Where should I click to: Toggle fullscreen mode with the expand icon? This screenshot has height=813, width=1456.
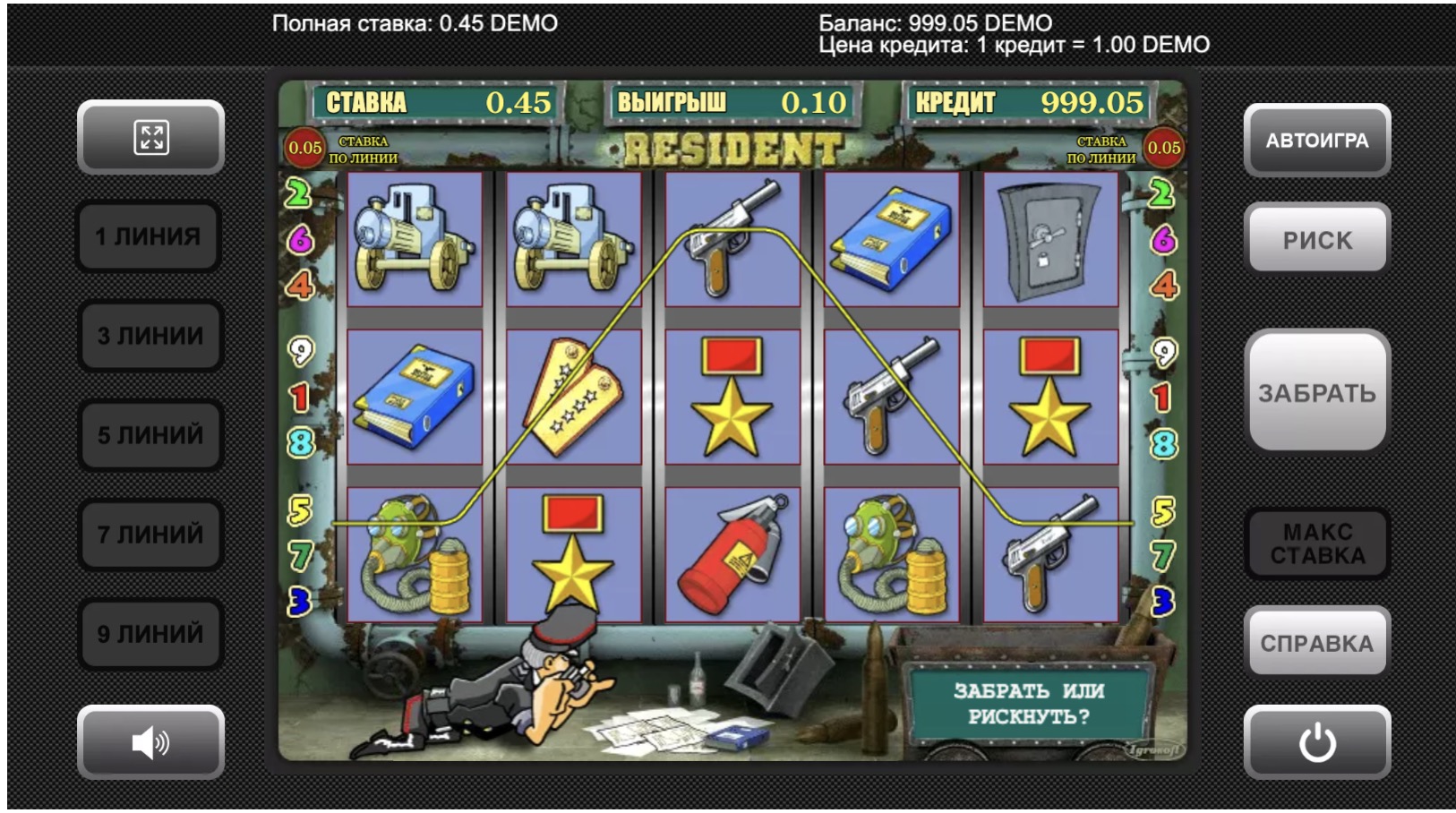tap(150, 137)
